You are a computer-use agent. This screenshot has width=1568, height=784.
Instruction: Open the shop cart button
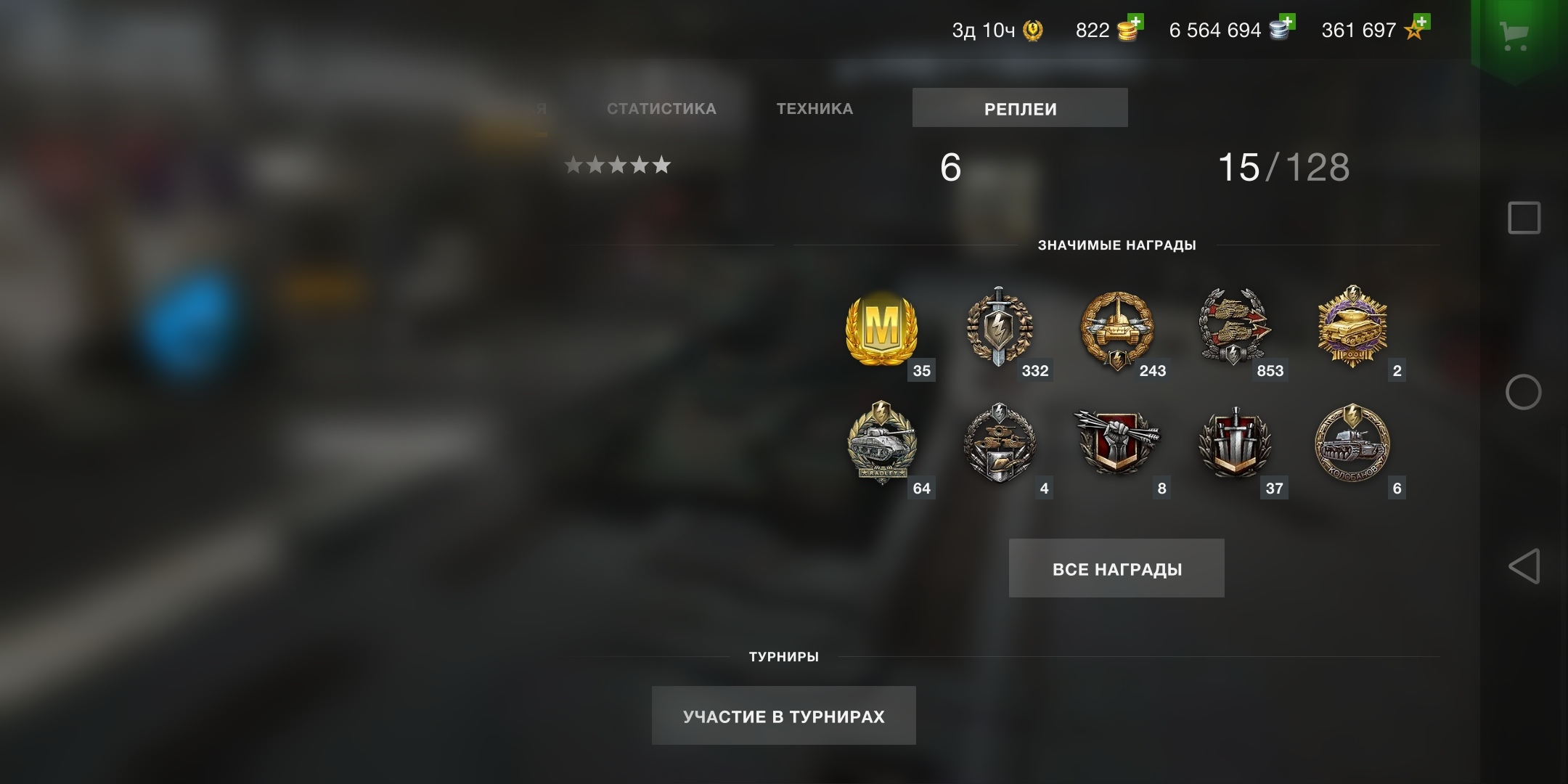click(1514, 35)
